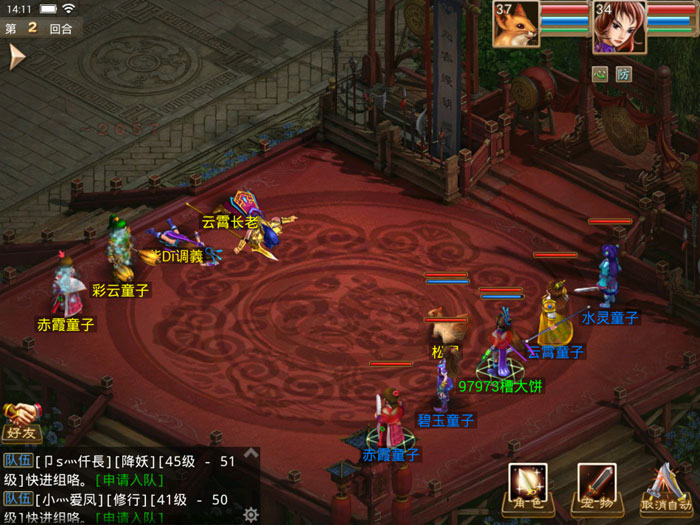Click the fox pet portrait

(x=516, y=24)
